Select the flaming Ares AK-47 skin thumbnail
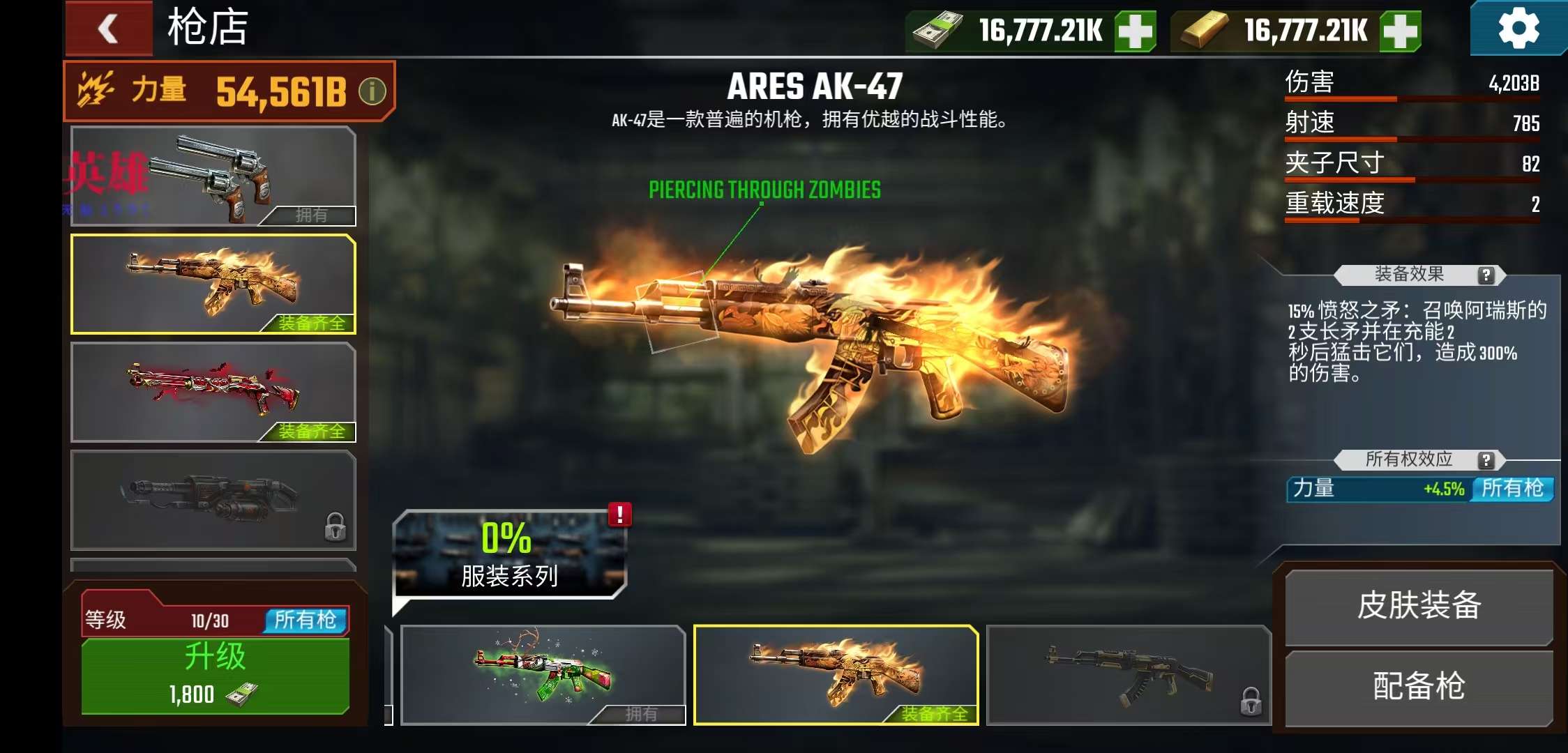 [836, 674]
